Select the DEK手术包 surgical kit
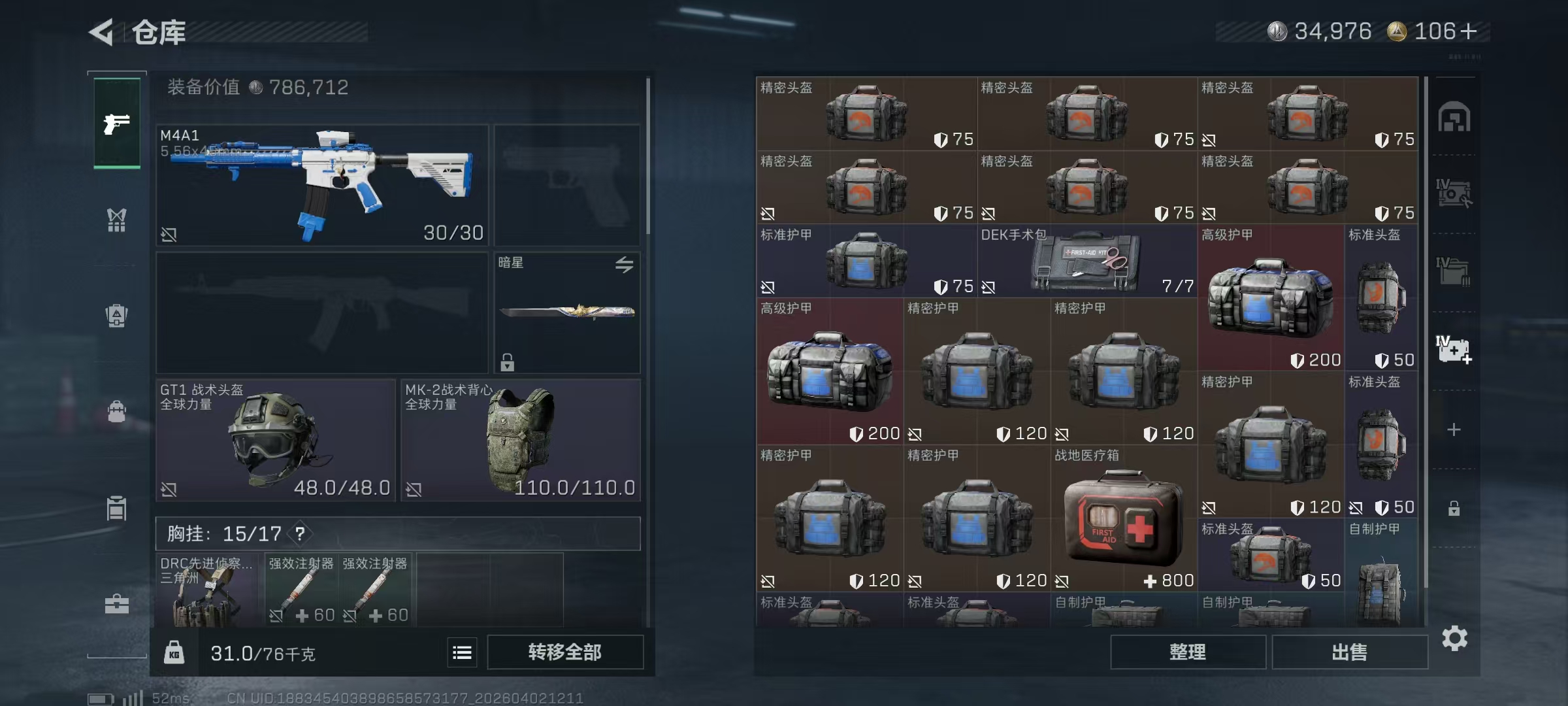This screenshot has height=706, width=1568. coord(1087,261)
